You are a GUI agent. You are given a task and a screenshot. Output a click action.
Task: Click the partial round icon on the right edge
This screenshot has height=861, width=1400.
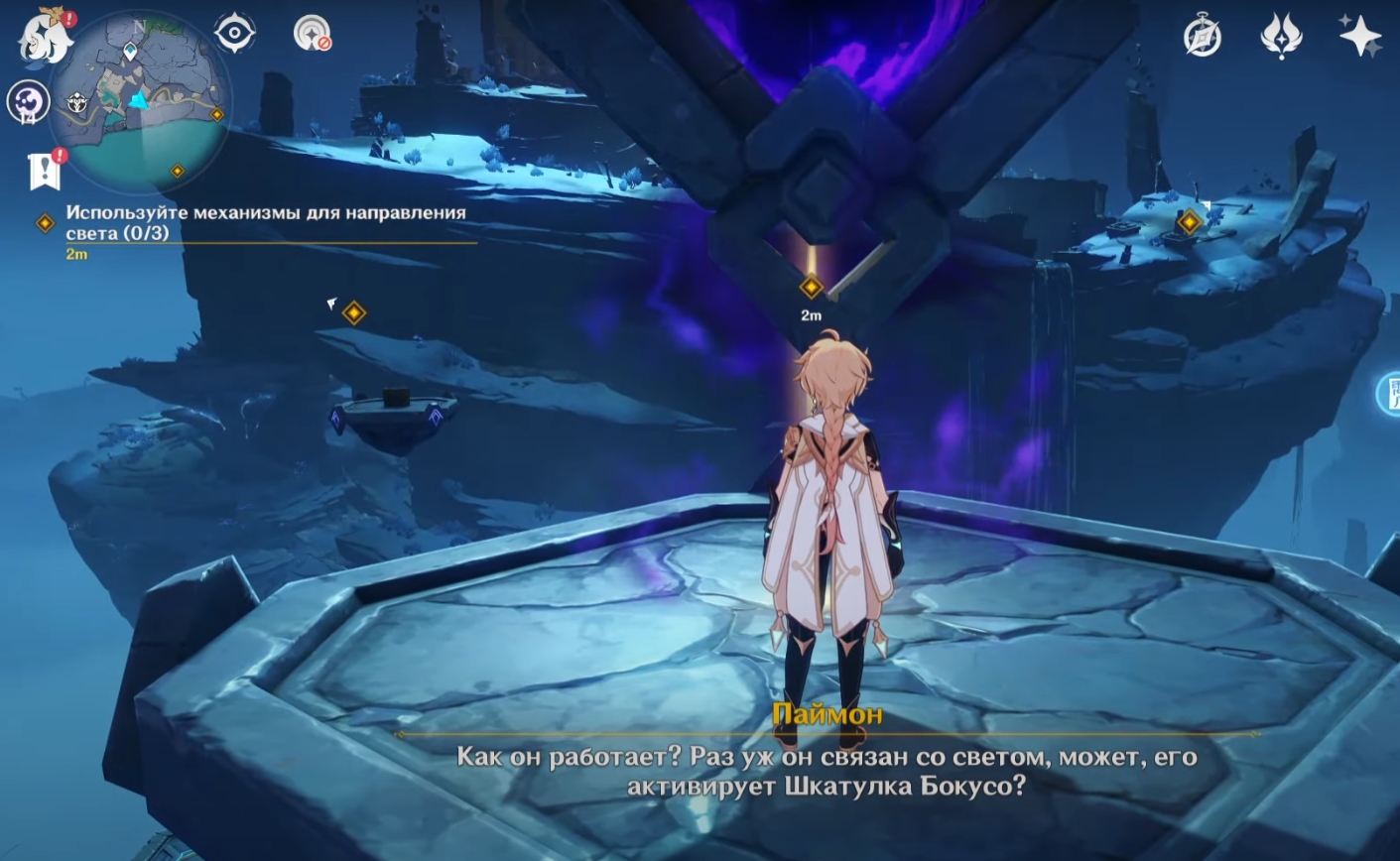(x=1389, y=394)
